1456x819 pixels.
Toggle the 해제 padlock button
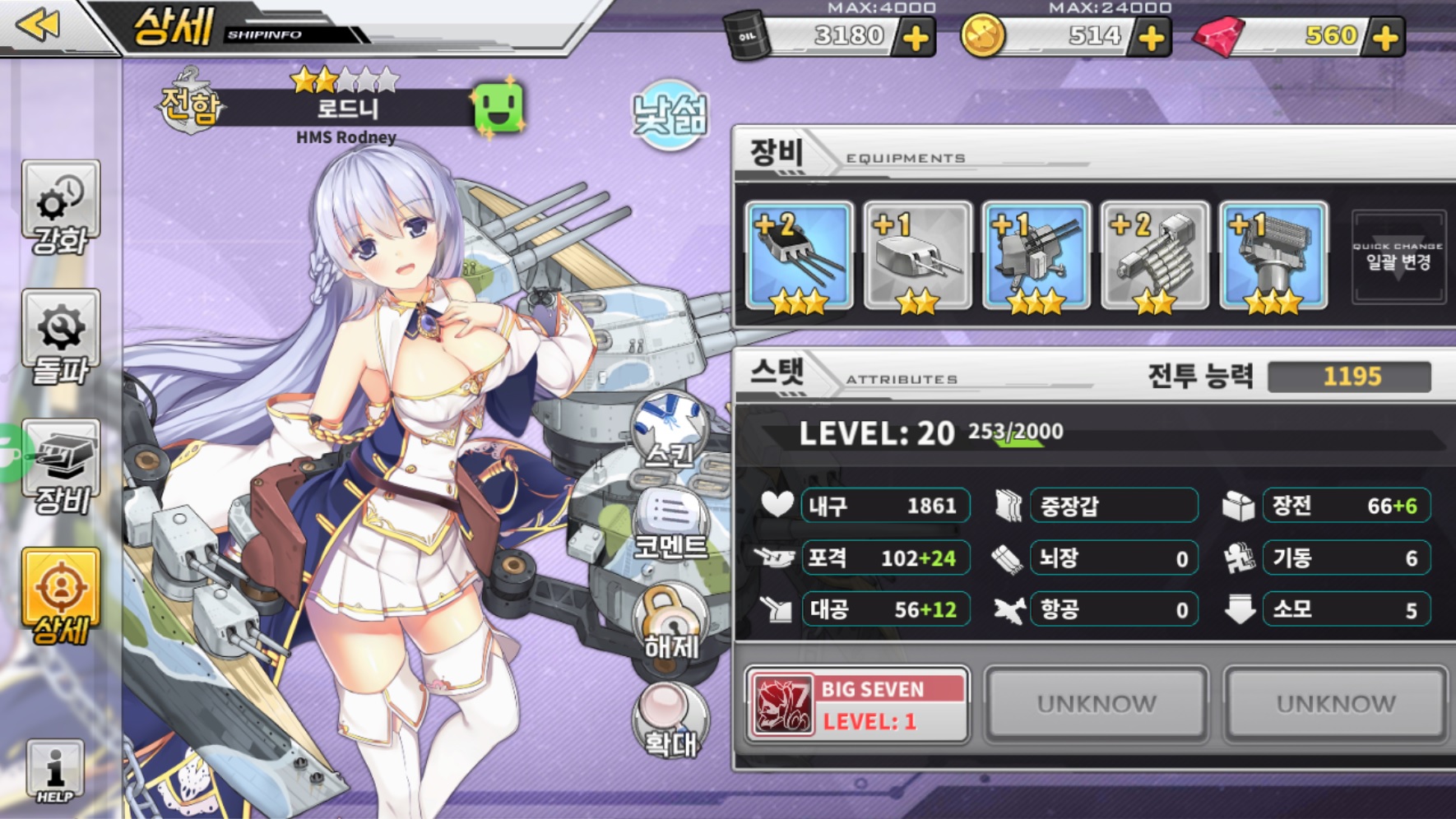(x=670, y=622)
